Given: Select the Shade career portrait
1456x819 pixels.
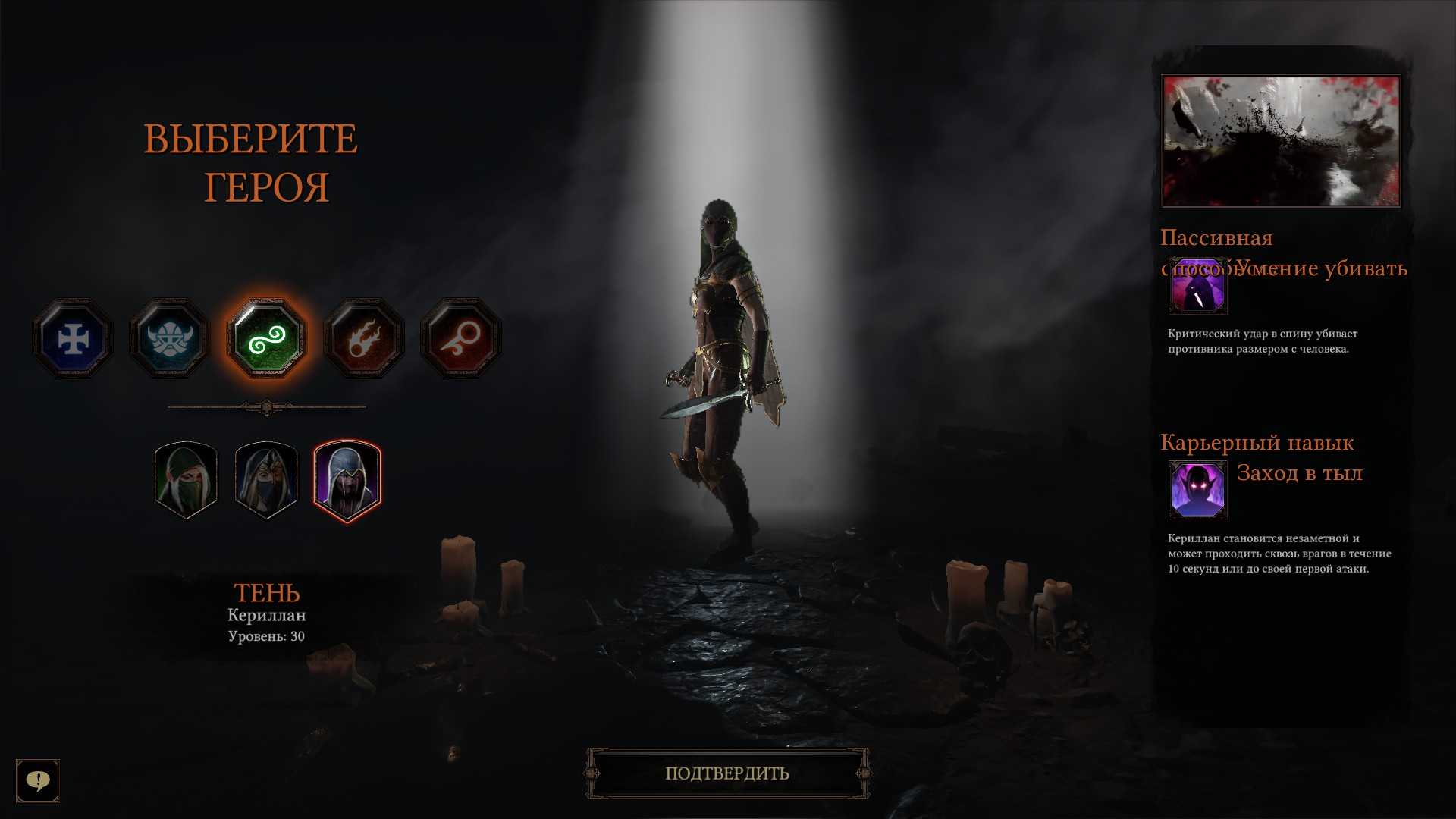Looking at the screenshot, I should 347,480.
